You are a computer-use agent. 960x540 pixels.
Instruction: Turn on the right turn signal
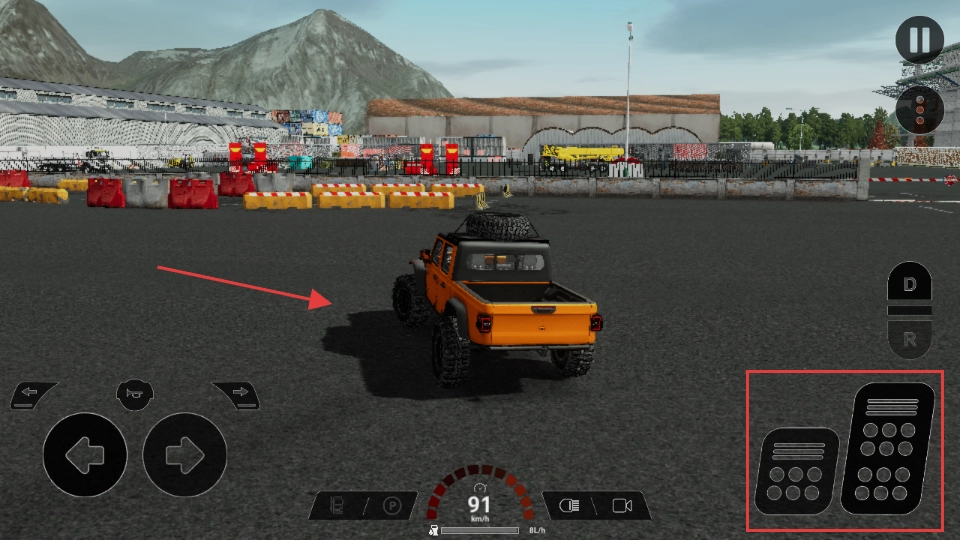tap(237, 393)
